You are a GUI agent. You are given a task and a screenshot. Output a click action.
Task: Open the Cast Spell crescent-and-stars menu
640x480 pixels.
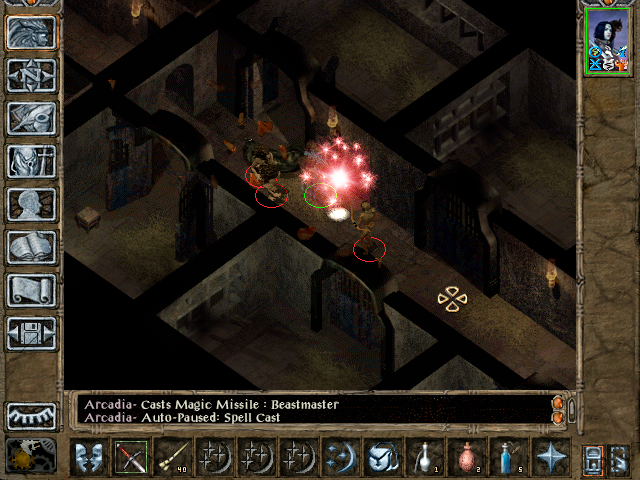pos(341,457)
